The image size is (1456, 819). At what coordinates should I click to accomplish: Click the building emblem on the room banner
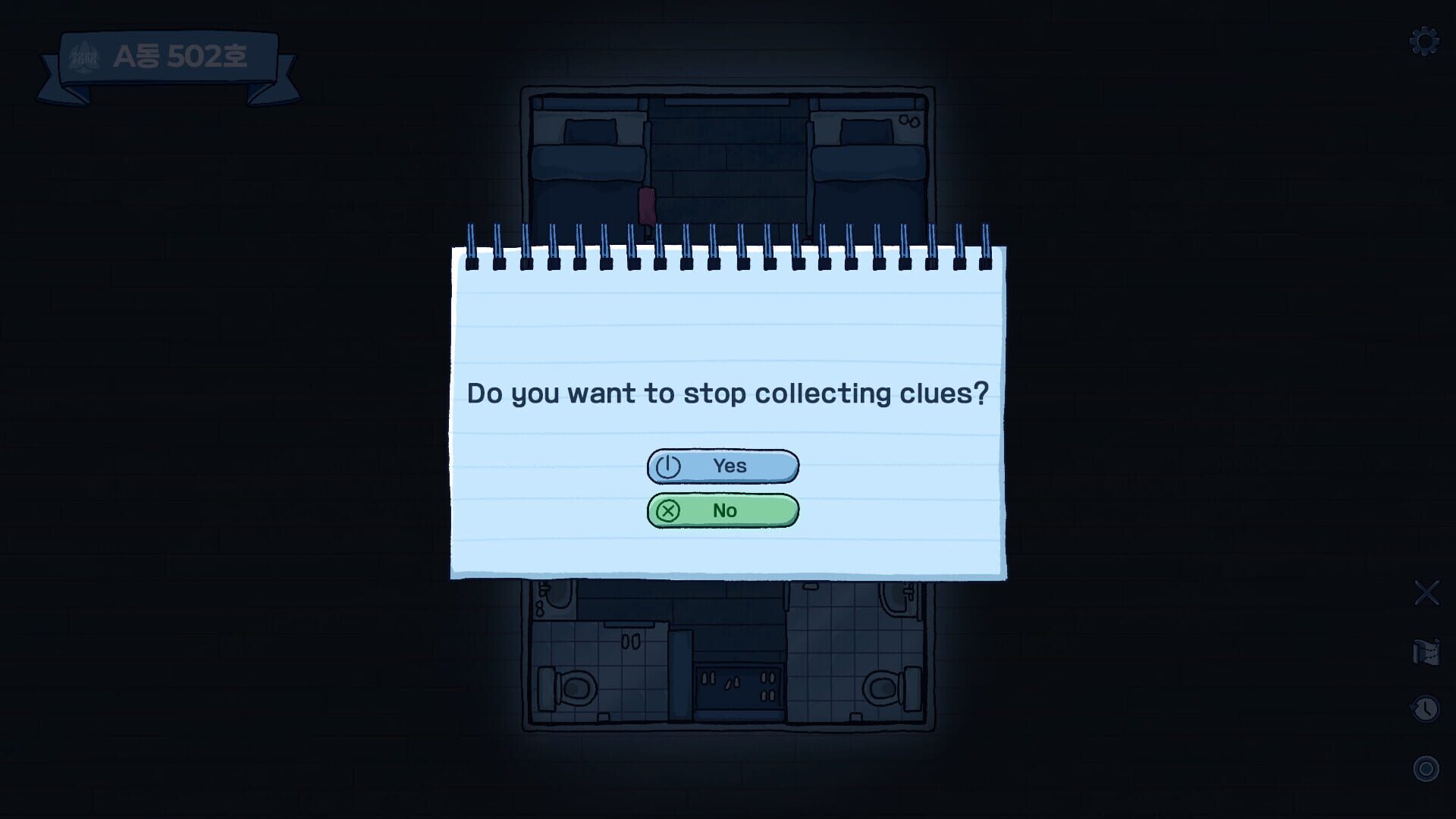point(85,57)
